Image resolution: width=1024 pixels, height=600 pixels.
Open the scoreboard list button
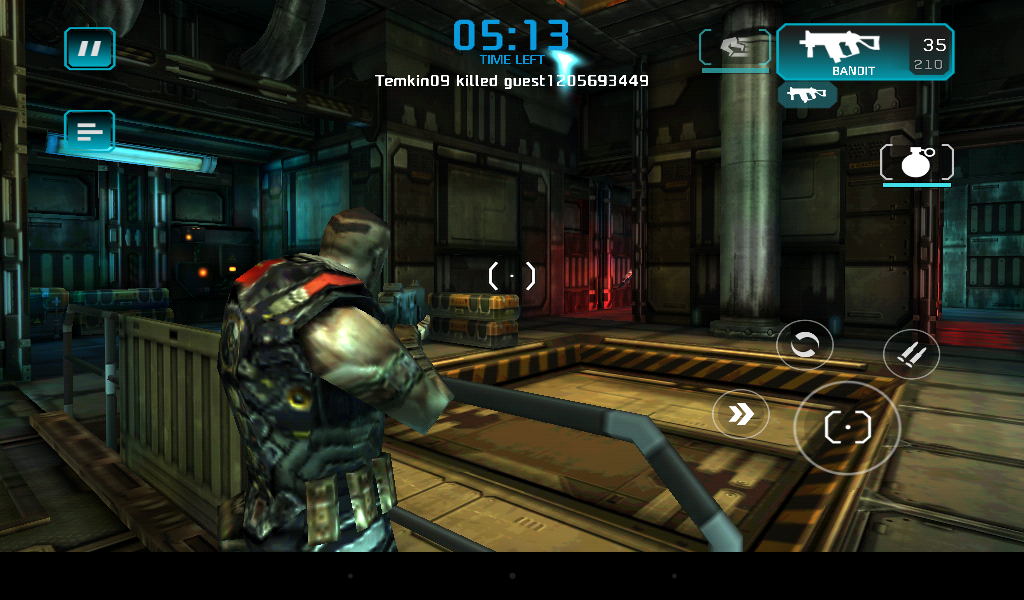[x=90, y=131]
